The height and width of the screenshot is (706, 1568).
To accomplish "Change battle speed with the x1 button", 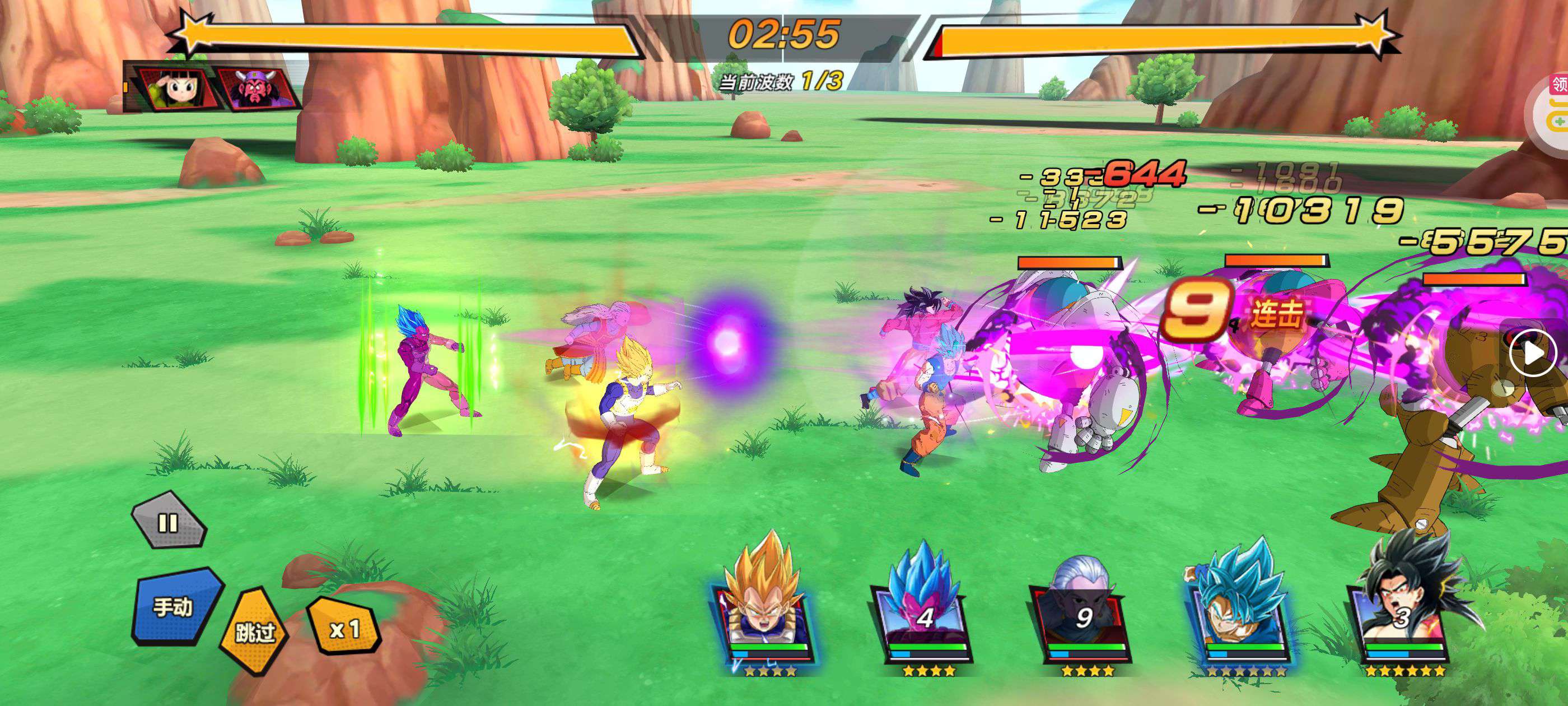I will pos(344,629).
